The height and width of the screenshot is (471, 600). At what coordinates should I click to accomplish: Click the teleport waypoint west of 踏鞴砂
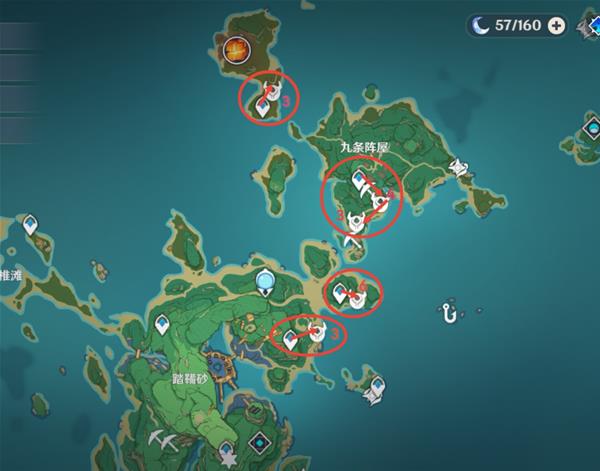(163, 326)
